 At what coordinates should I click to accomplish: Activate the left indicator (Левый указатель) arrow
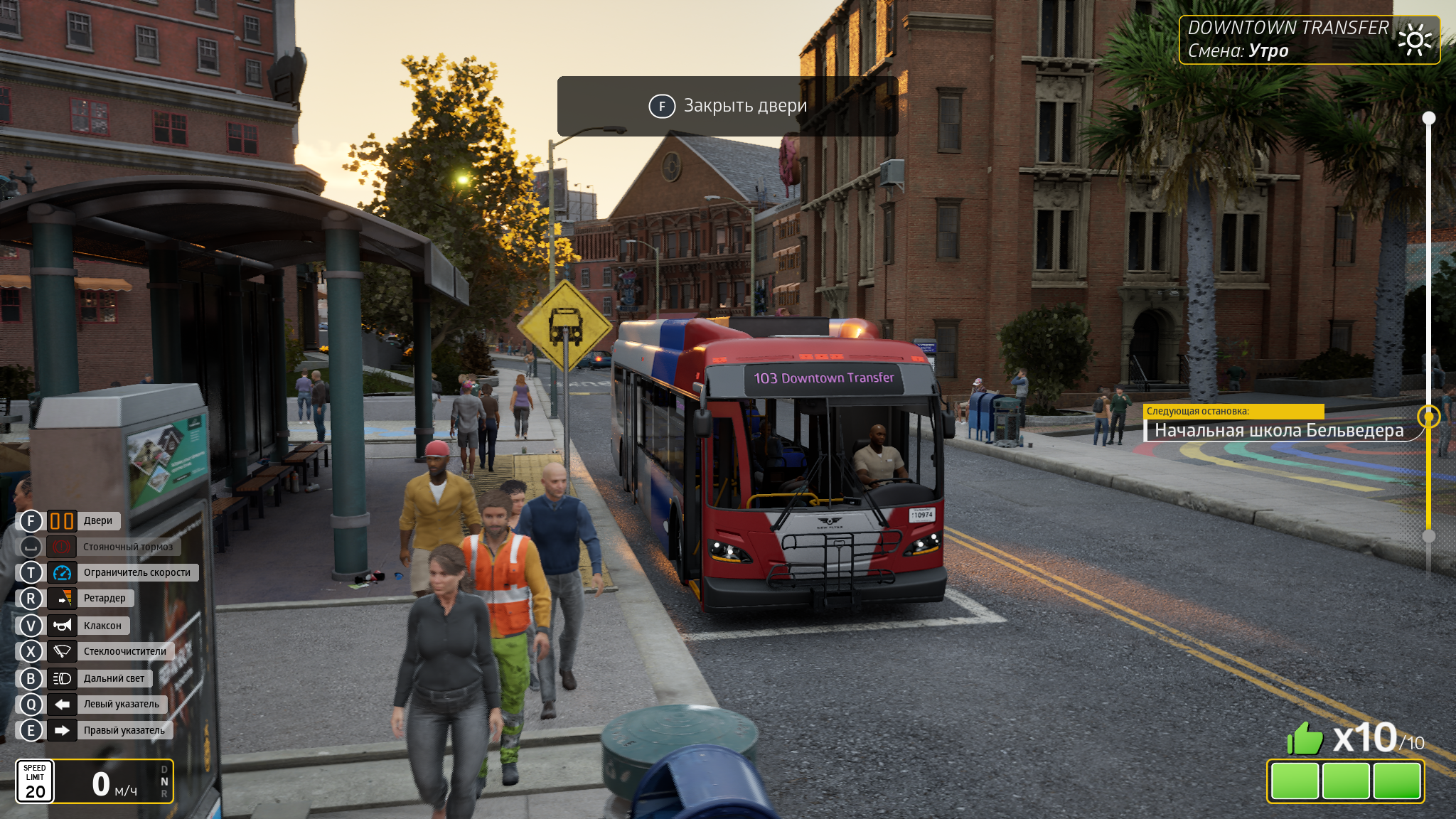tap(62, 705)
